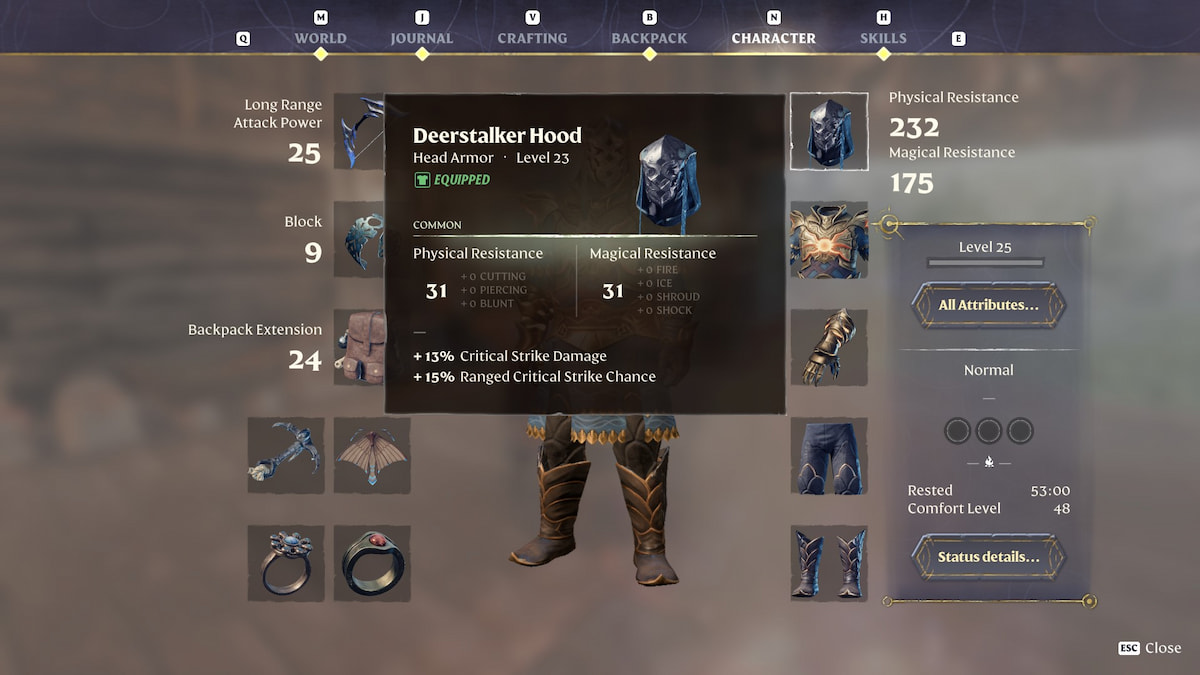The image size is (1200, 675).
Task: Open the Journal tab
Action: pyautogui.click(x=421, y=38)
